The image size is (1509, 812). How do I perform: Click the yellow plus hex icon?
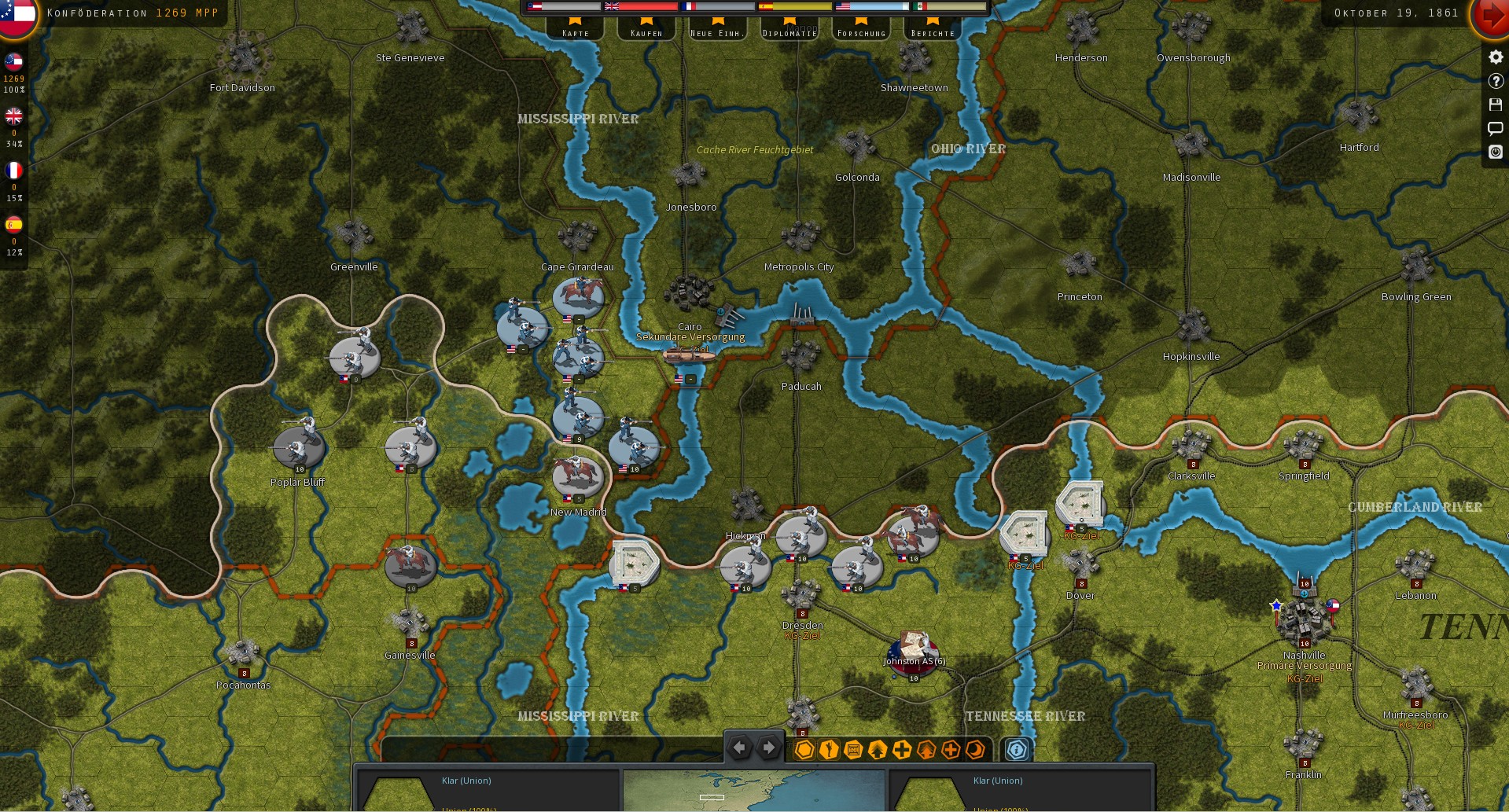click(x=900, y=749)
